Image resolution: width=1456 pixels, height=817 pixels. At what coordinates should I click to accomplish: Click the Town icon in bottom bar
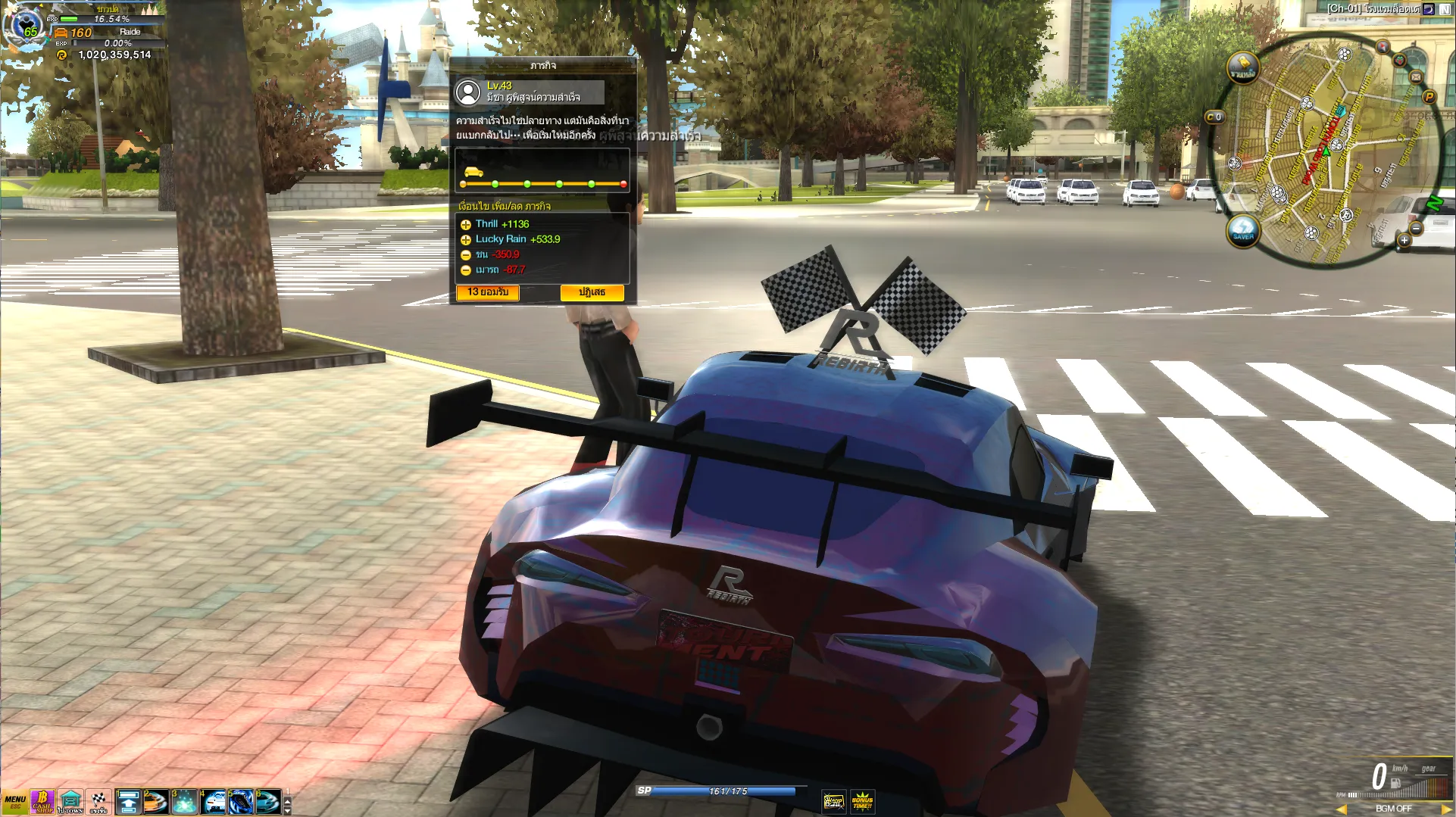(70, 802)
